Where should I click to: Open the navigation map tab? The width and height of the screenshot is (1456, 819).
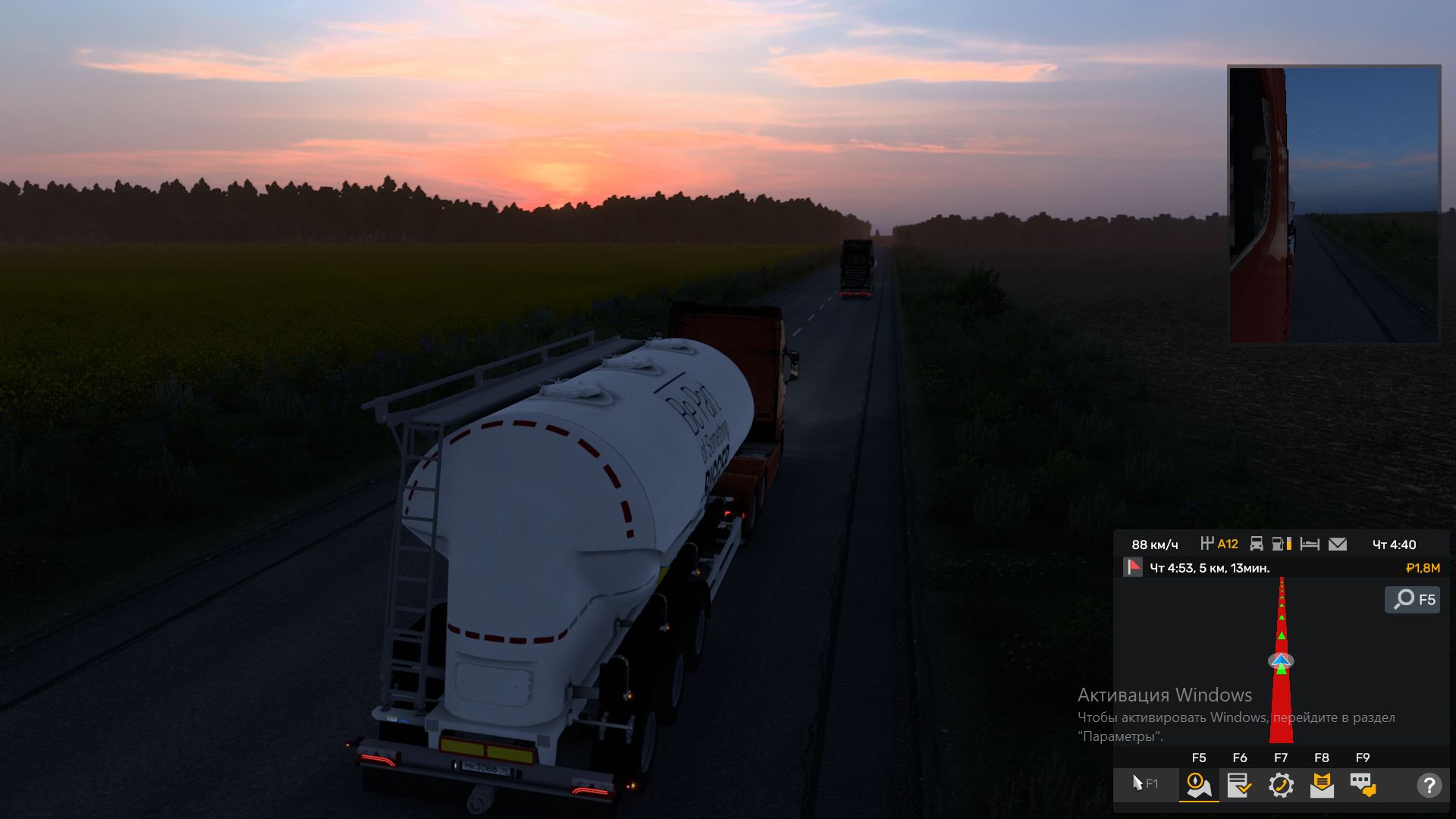pyautogui.click(x=1199, y=785)
